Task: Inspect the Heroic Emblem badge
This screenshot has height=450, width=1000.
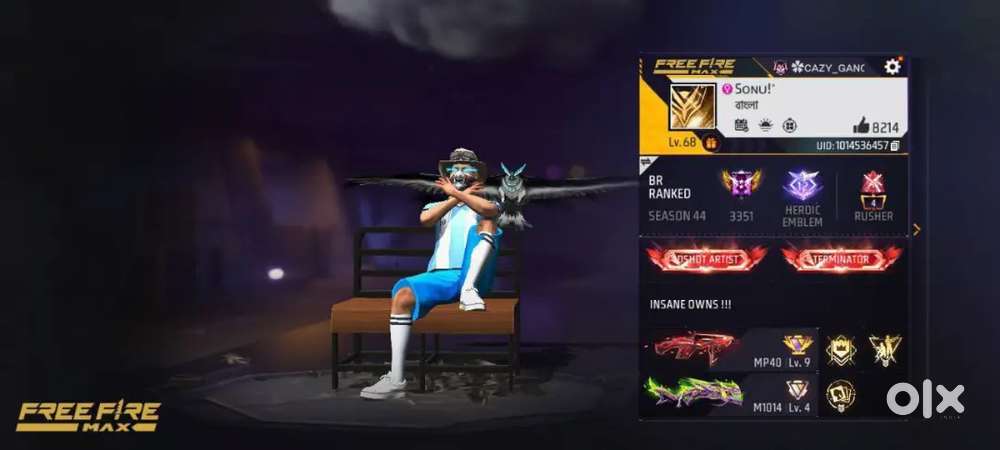Action: click(x=802, y=186)
